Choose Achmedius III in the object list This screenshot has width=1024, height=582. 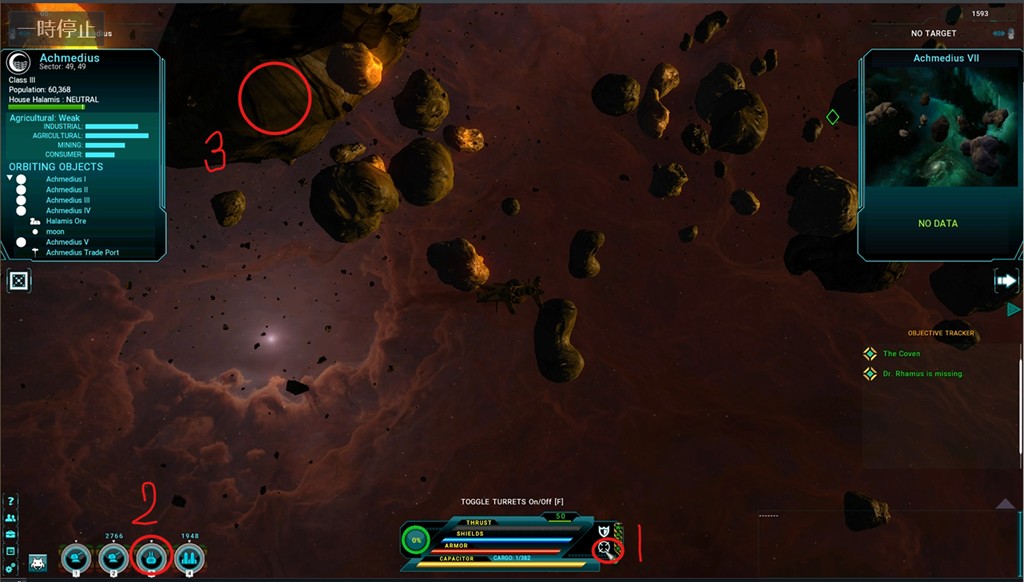[x=67, y=200]
